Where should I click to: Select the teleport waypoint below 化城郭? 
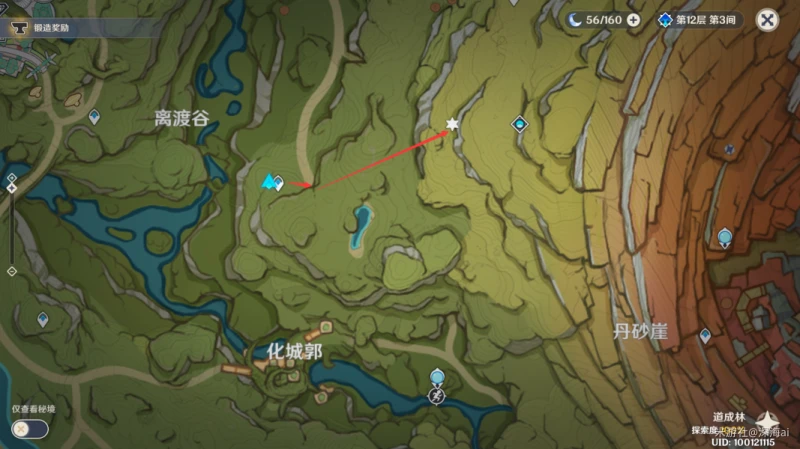436,377
